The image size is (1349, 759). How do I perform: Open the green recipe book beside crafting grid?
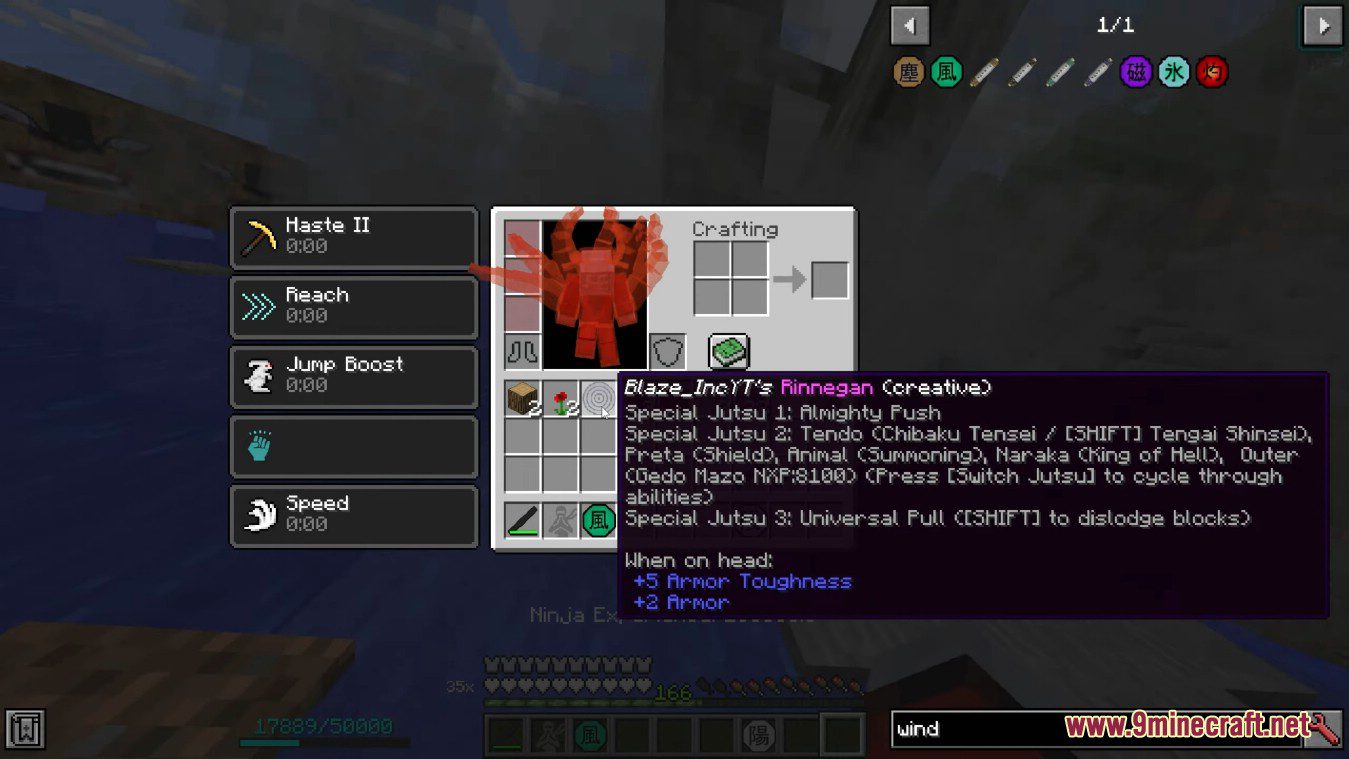pos(727,351)
